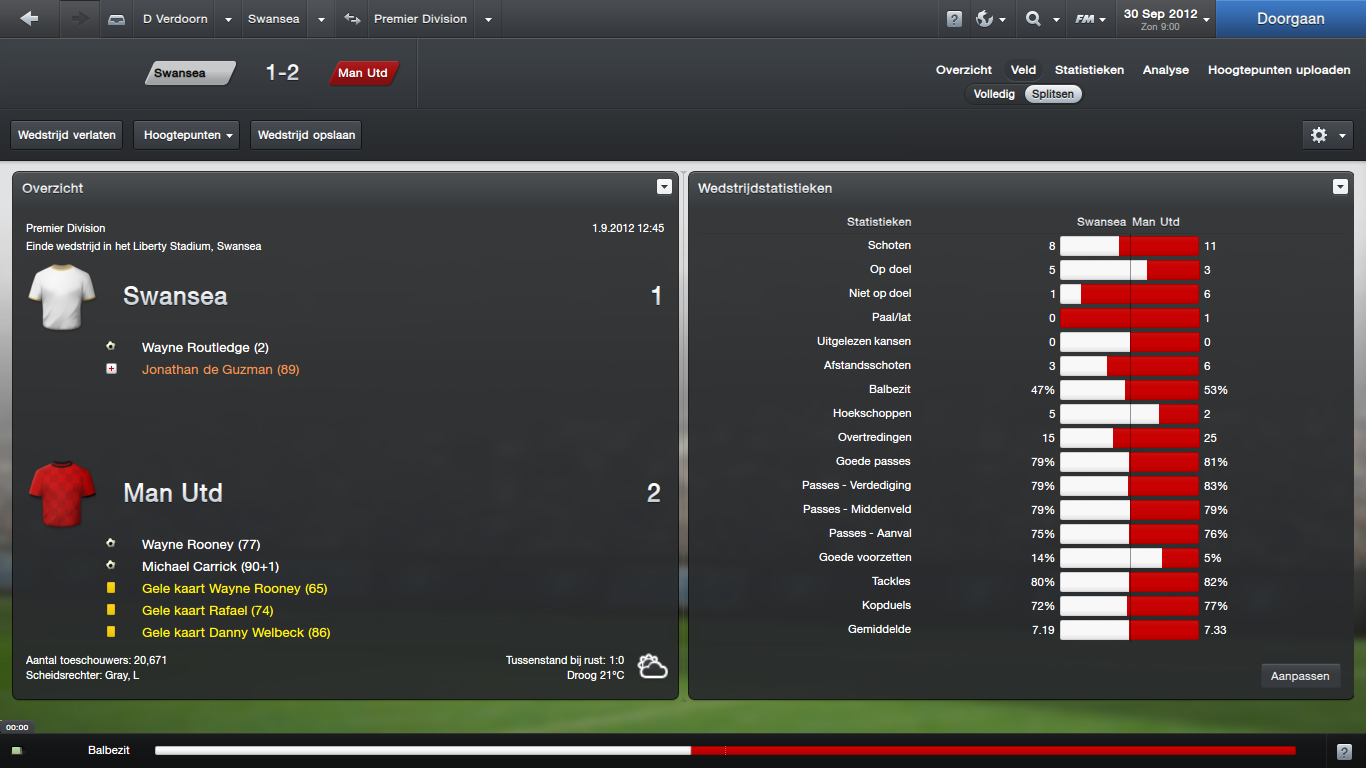The image size is (1366, 768).
Task: Open the magnifying glass search menu
Action: pyautogui.click(x=1040, y=19)
